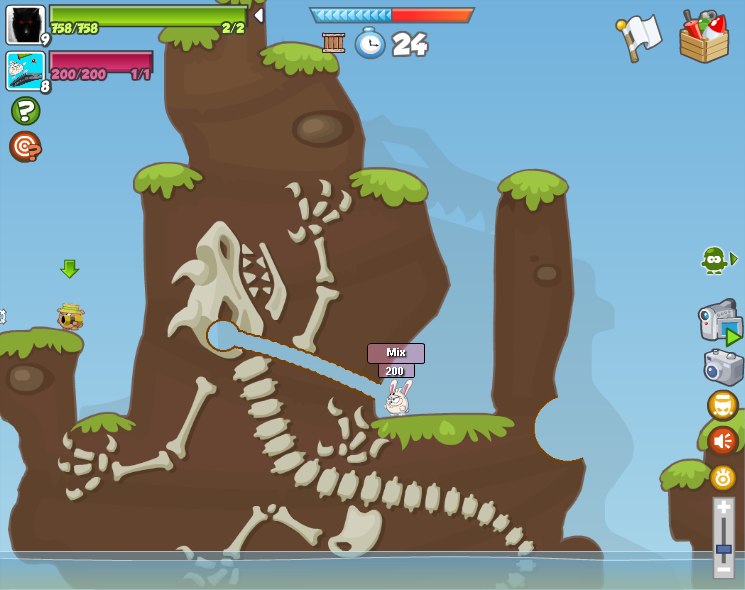The width and height of the screenshot is (745, 590).
Task: Select the second team's avatar portrait
Action: [x=25, y=71]
